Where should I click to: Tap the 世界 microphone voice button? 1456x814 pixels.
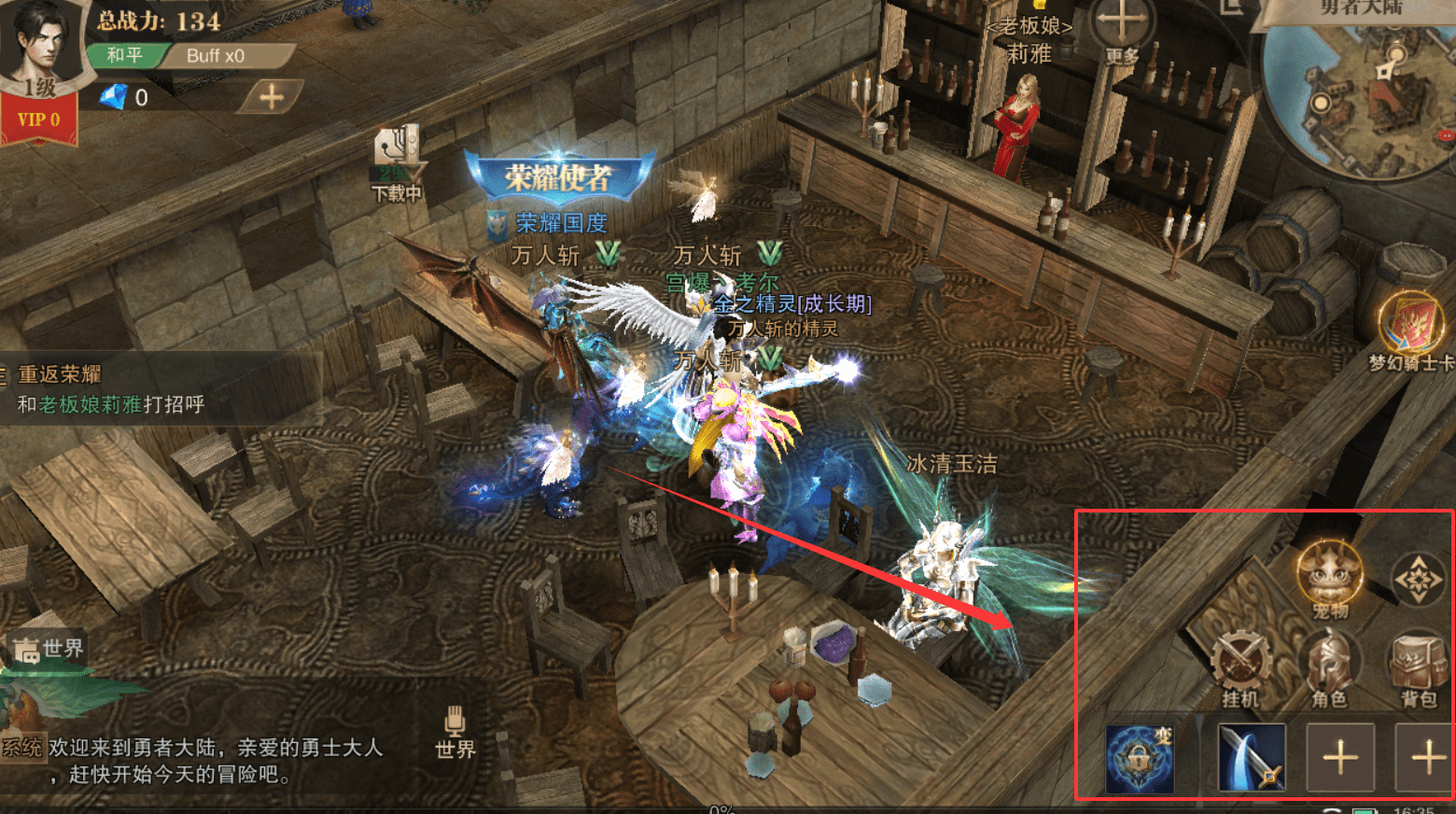coord(455,731)
